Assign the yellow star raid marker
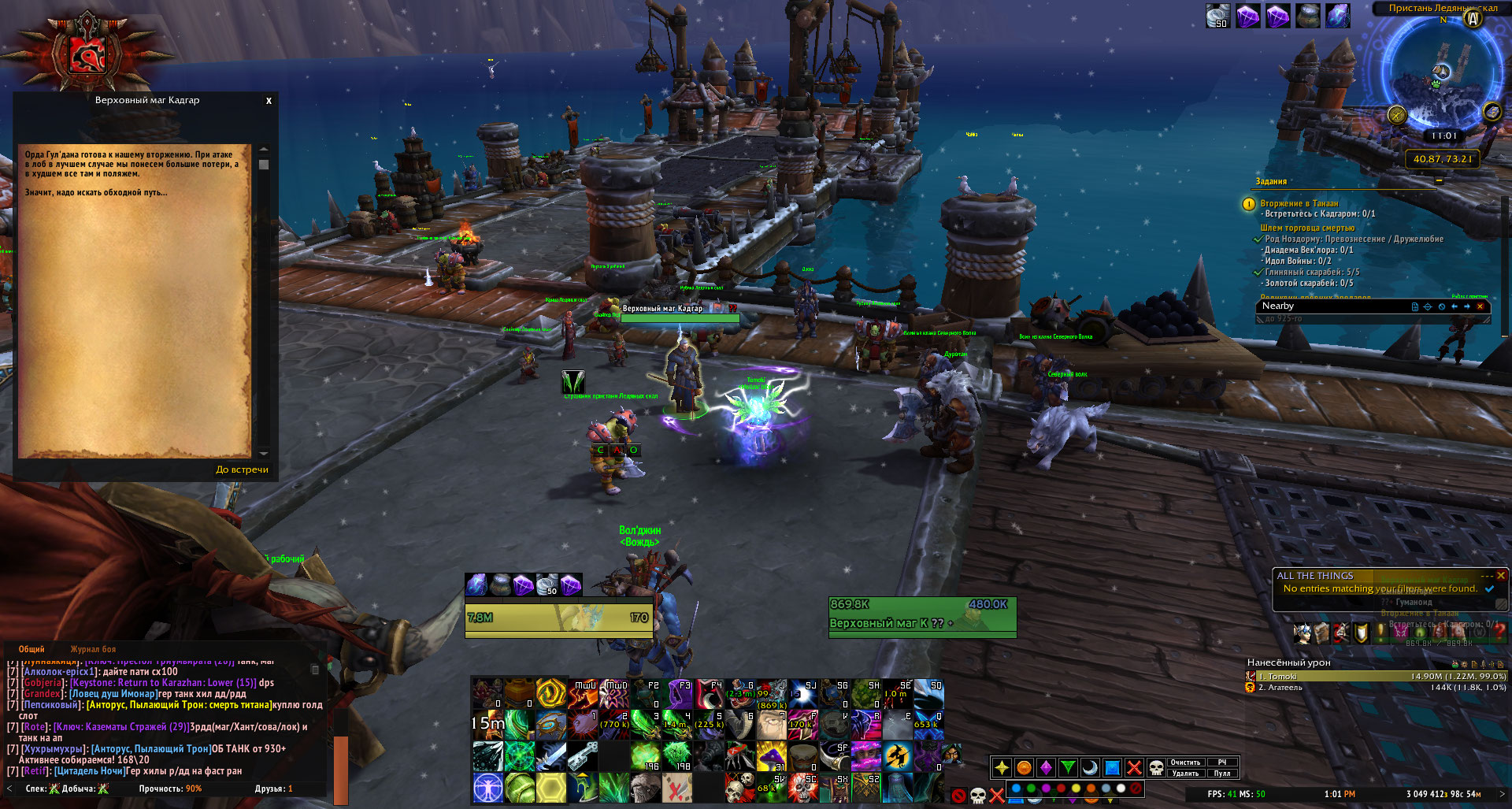This screenshot has height=809, width=1512. pos(1002,767)
